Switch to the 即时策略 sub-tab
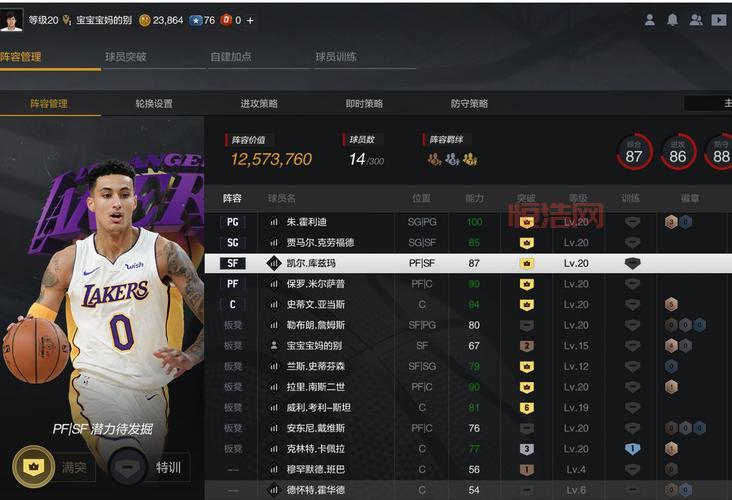The width and height of the screenshot is (732, 500). pos(364,103)
